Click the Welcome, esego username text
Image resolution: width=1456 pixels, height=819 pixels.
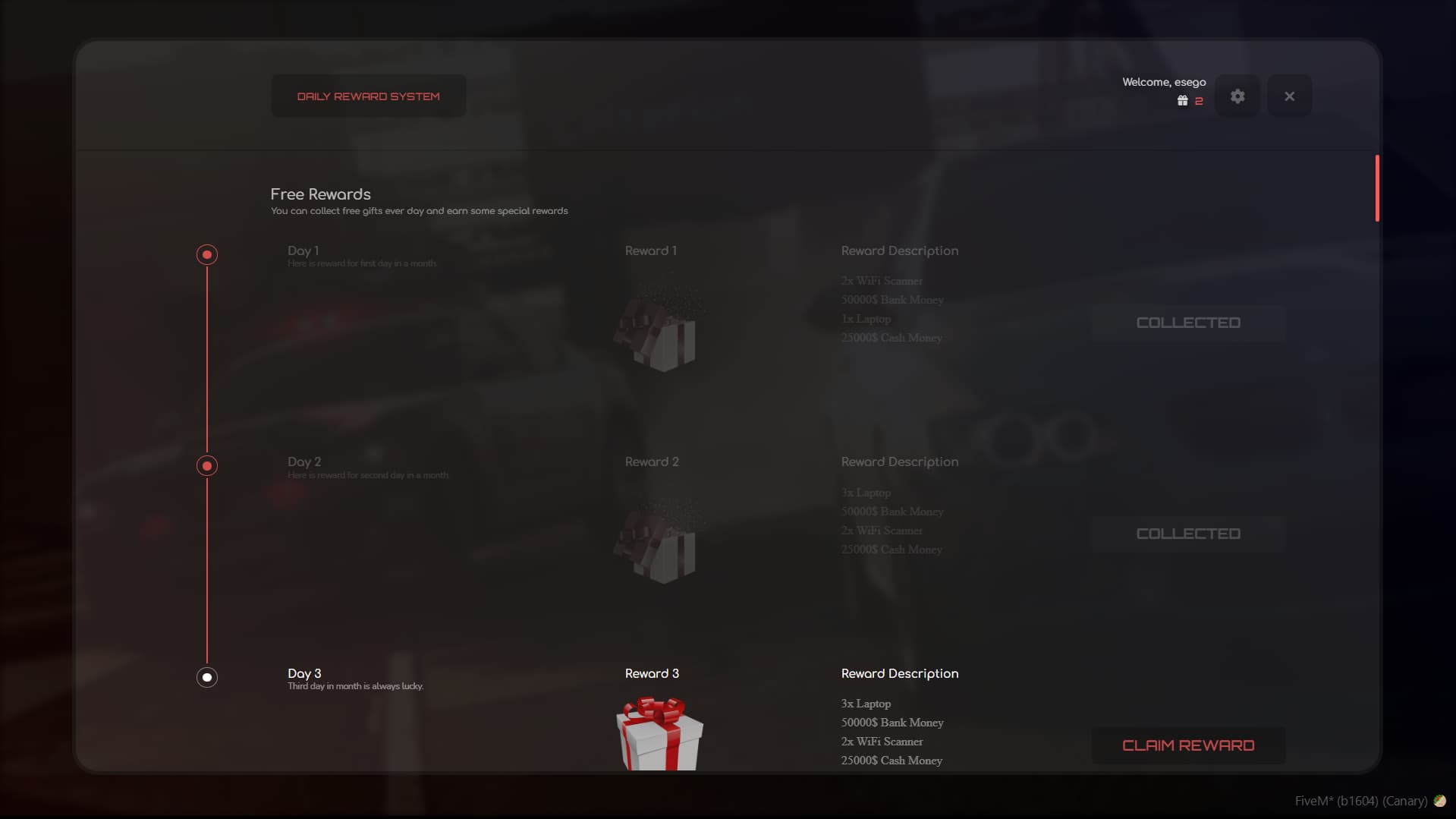pyautogui.click(x=1164, y=82)
